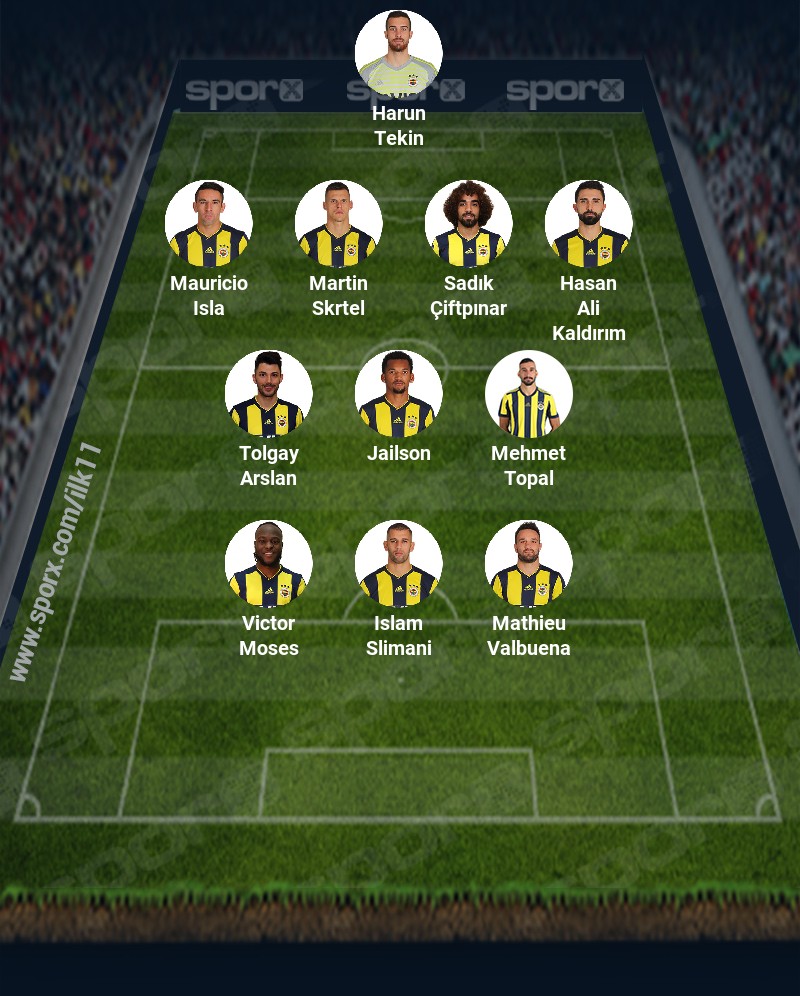Choose striker Islam Slimani's portrait
The height and width of the screenshot is (996, 800).
[398, 564]
